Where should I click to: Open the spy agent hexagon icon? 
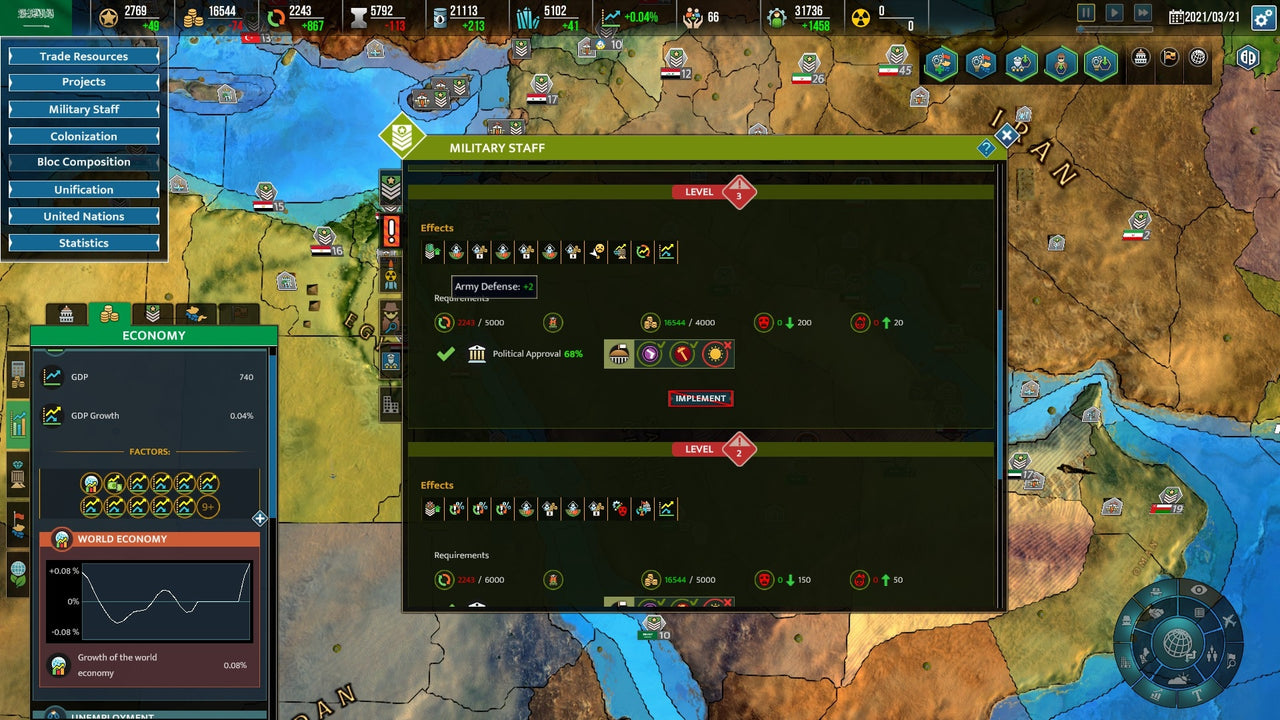tap(1060, 62)
